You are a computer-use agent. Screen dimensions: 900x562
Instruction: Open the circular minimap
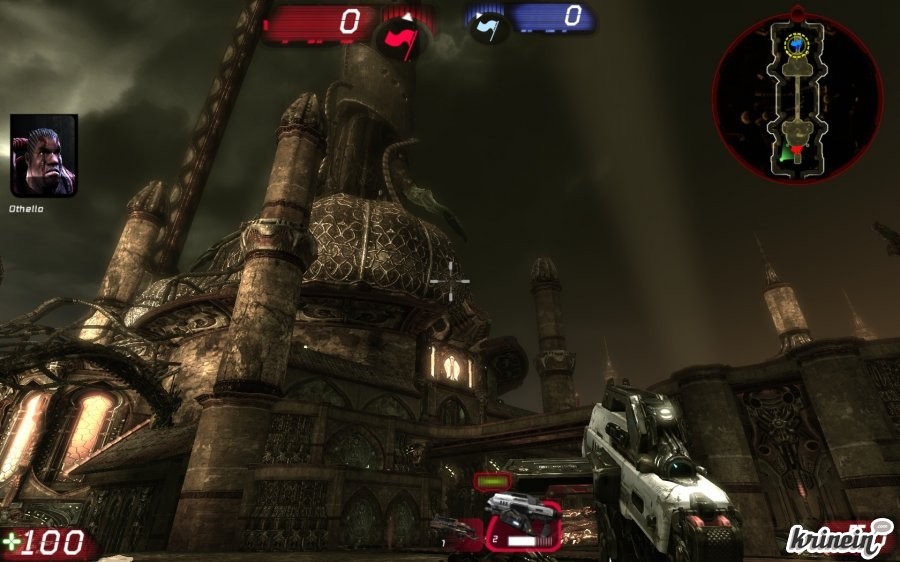(x=797, y=97)
